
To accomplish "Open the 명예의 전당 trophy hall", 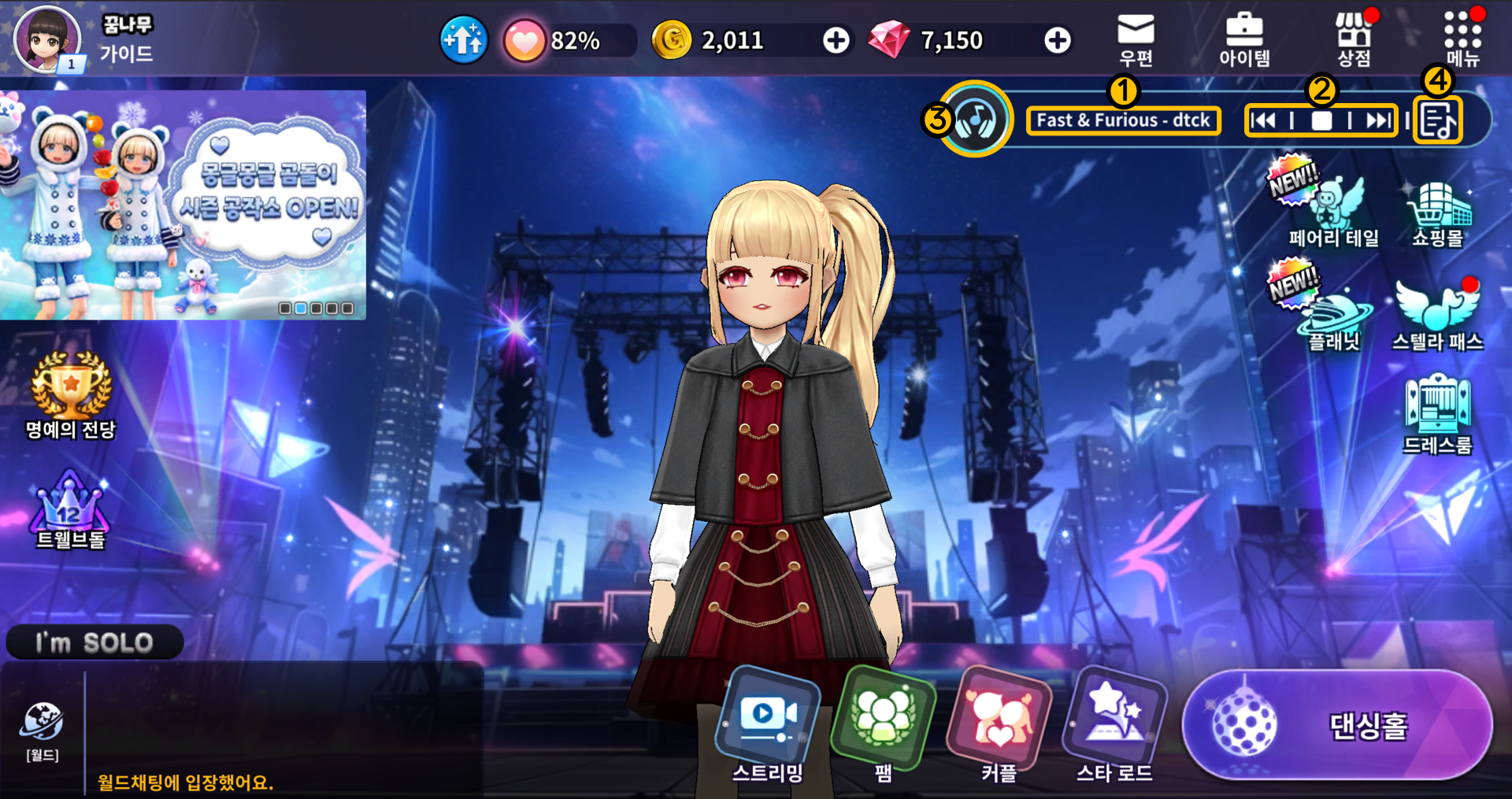I will tap(71, 394).
